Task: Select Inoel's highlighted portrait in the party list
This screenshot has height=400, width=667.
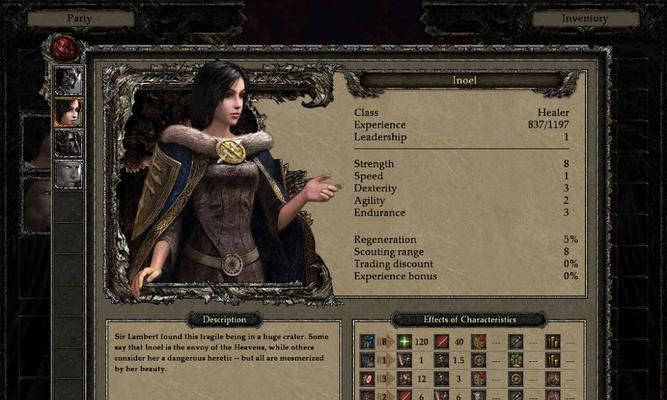Action: 68,111
